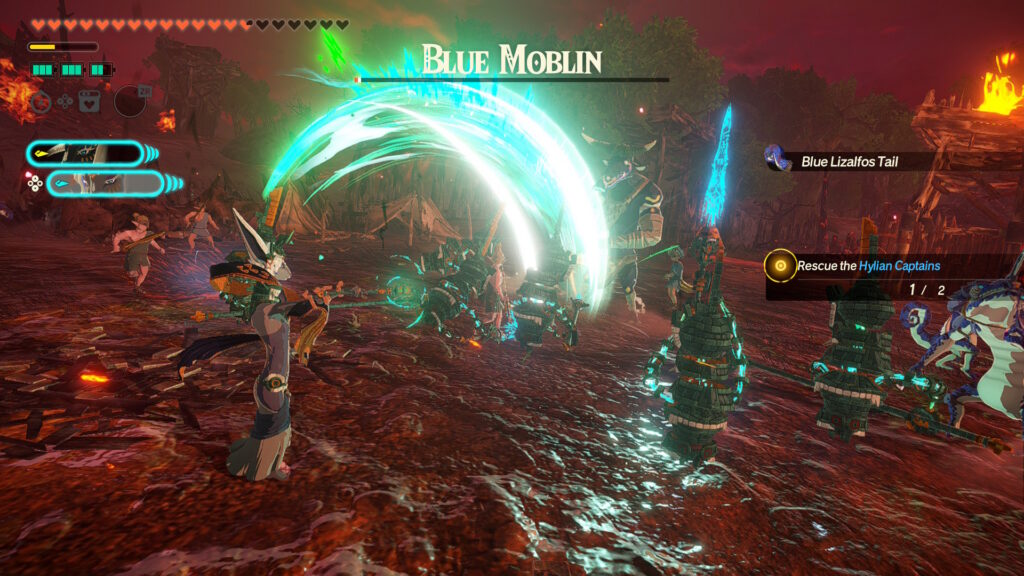The height and width of the screenshot is (576, 1024).
Task: Click the empty round ability slot
Action: (x=130, y=101)
